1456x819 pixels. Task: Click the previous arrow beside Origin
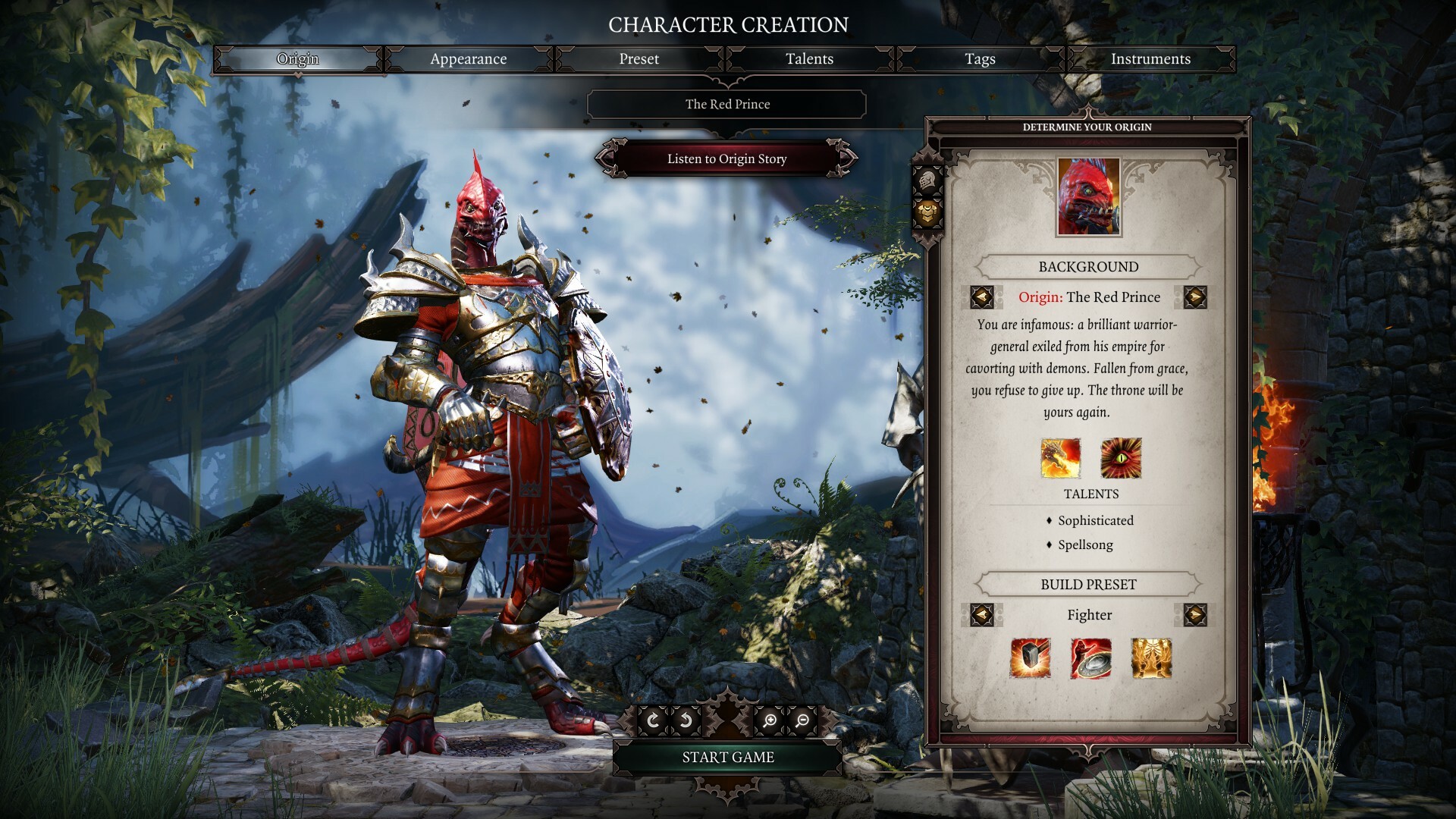981,297
